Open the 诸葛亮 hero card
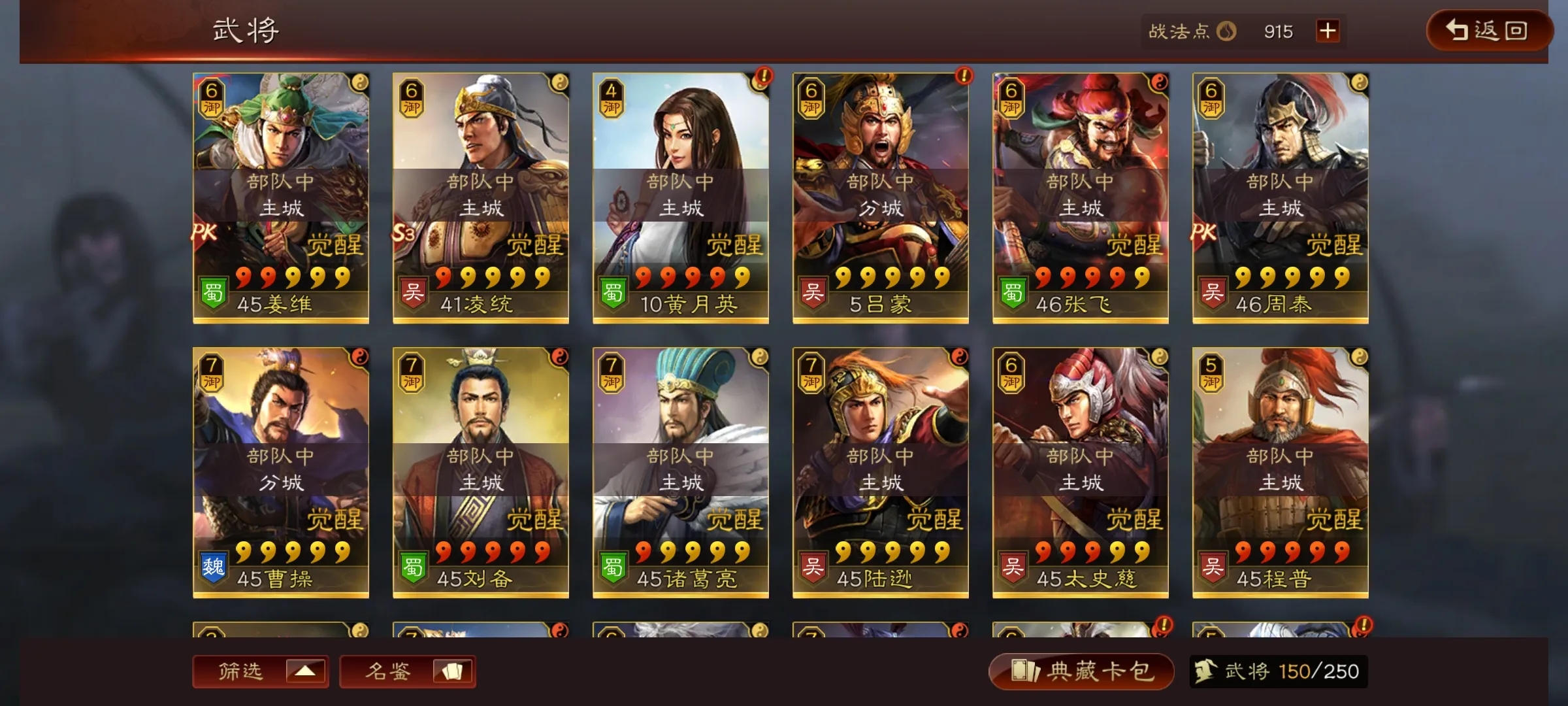1568x706 pixels. [681, 472]
